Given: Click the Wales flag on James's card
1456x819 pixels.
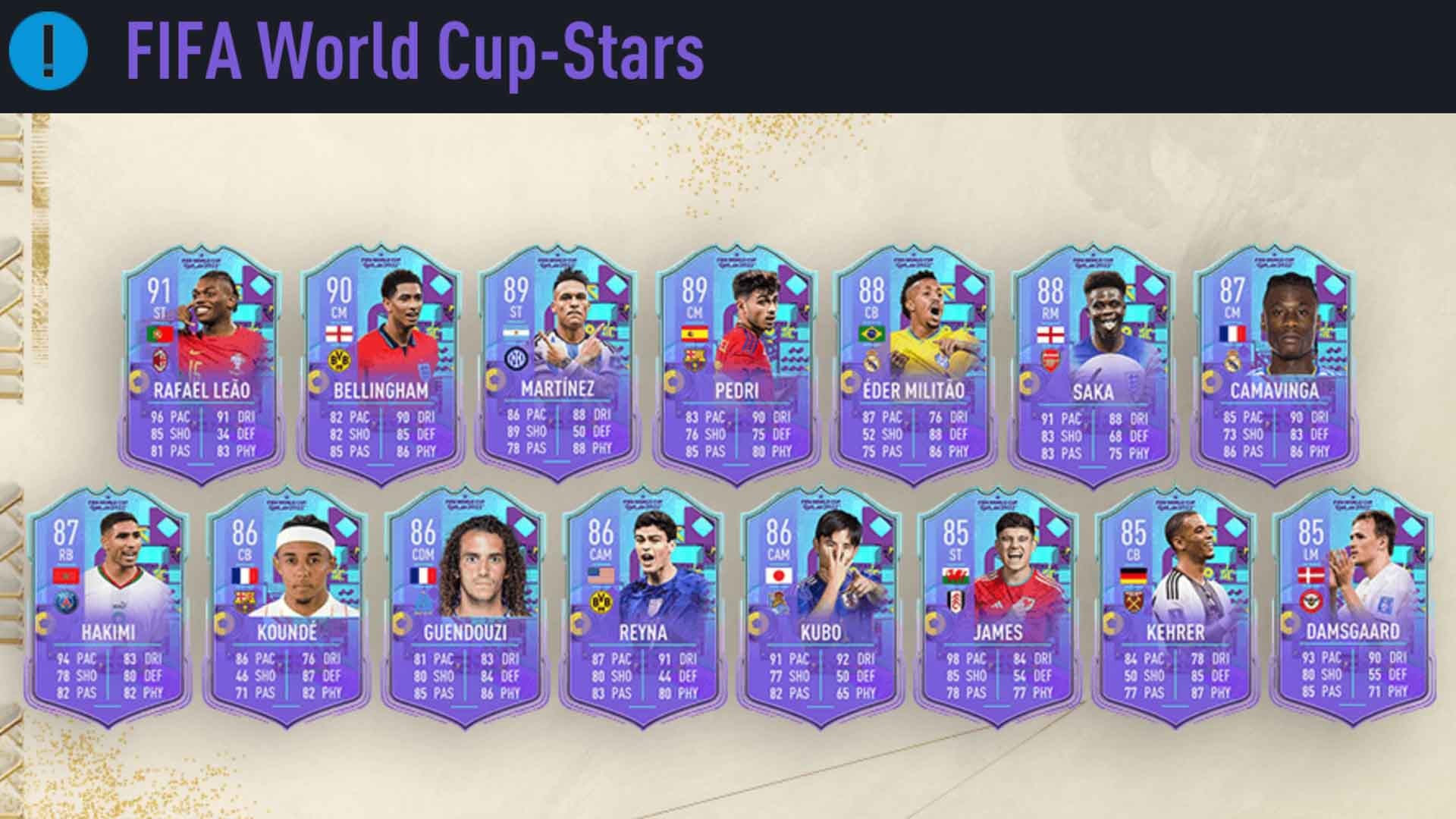Looking at the screenshot, I should 955,575.
